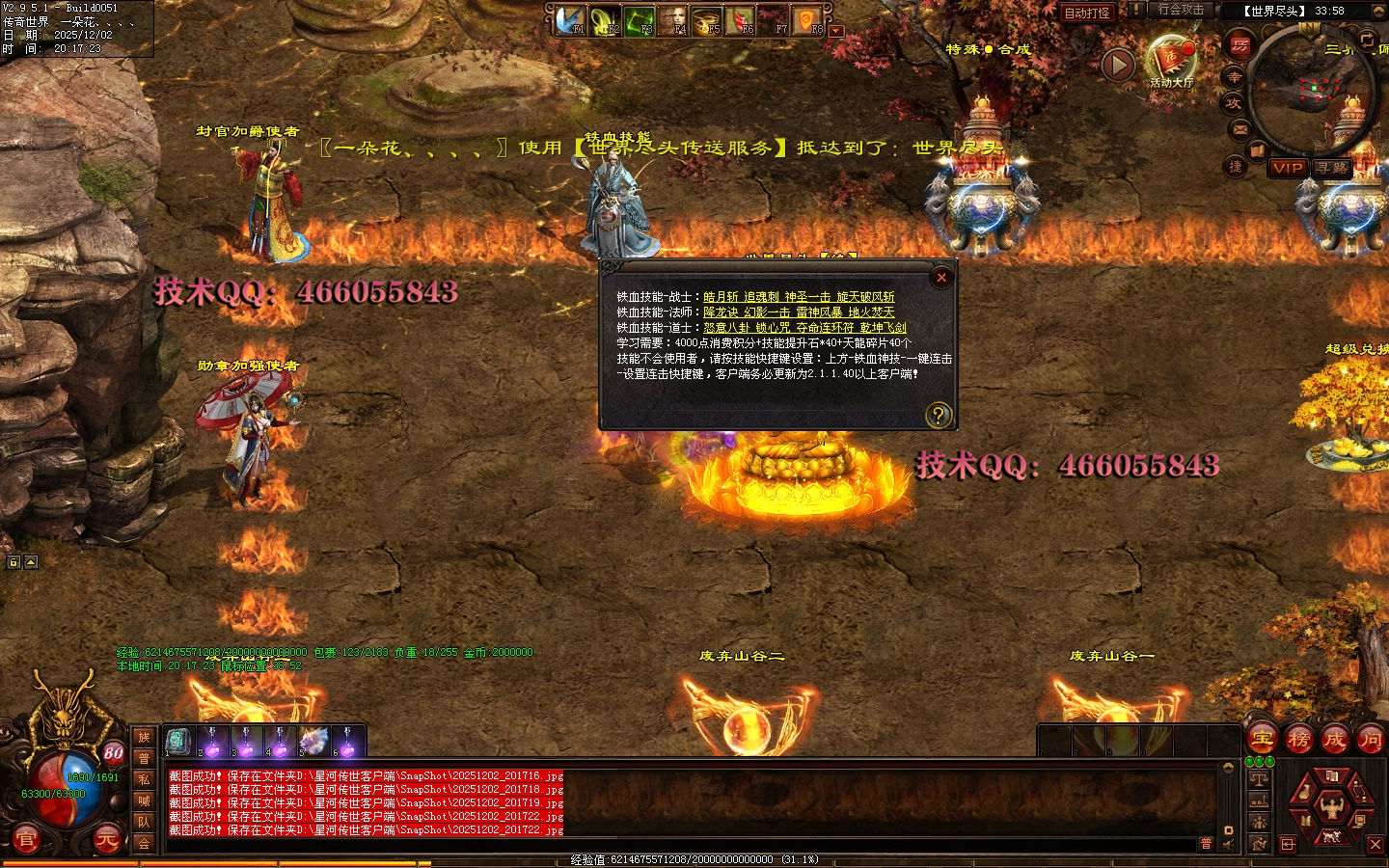Select the 皓月斩 warrior skill link

pyautogui.click(x=721, y=297)
